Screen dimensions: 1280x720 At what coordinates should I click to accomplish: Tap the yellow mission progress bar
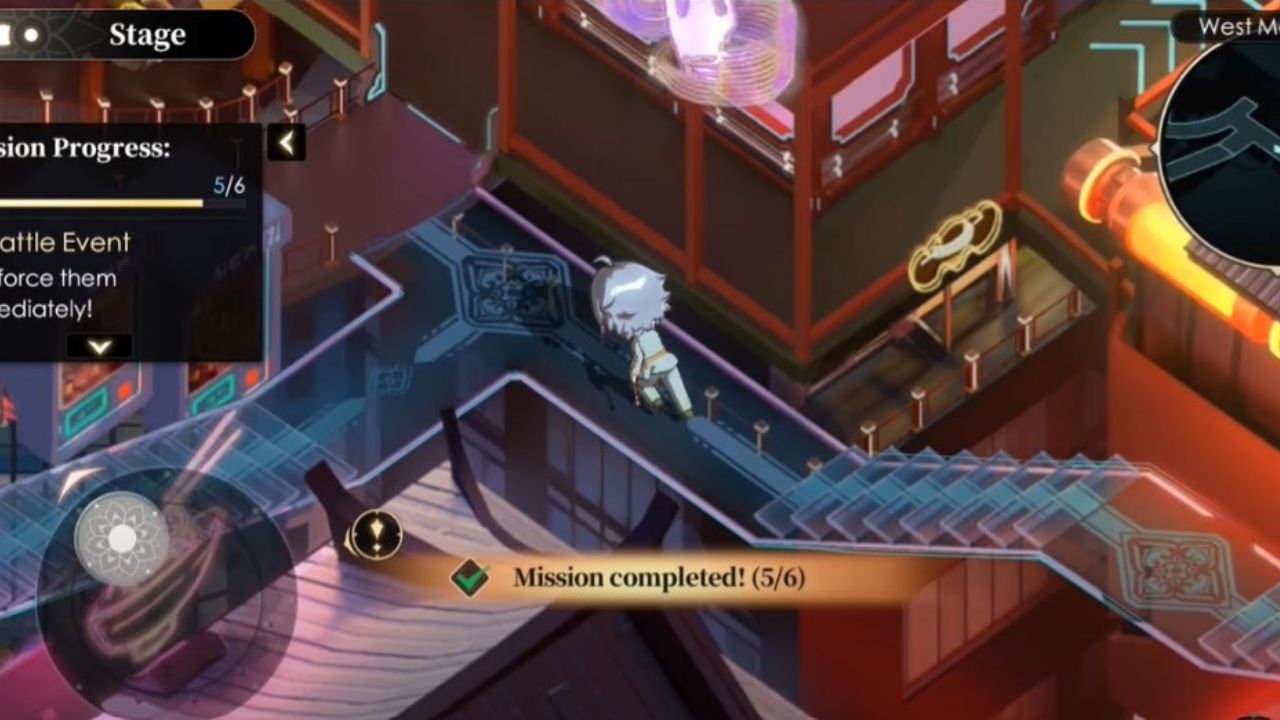[110, 203]
